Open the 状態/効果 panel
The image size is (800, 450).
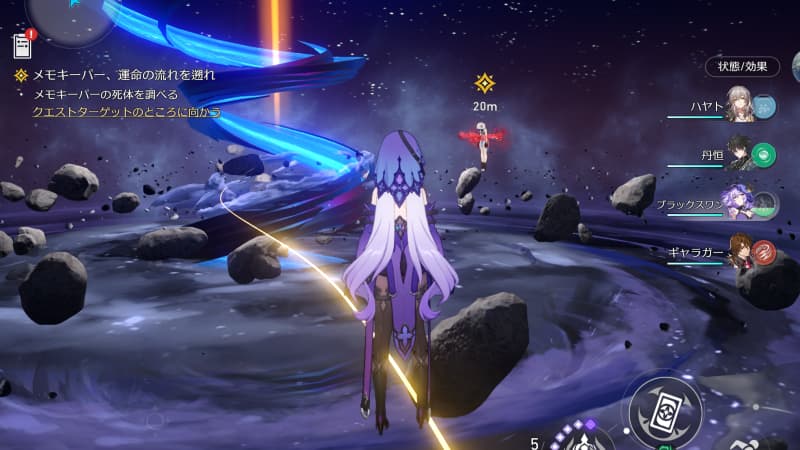coord(742,67)
